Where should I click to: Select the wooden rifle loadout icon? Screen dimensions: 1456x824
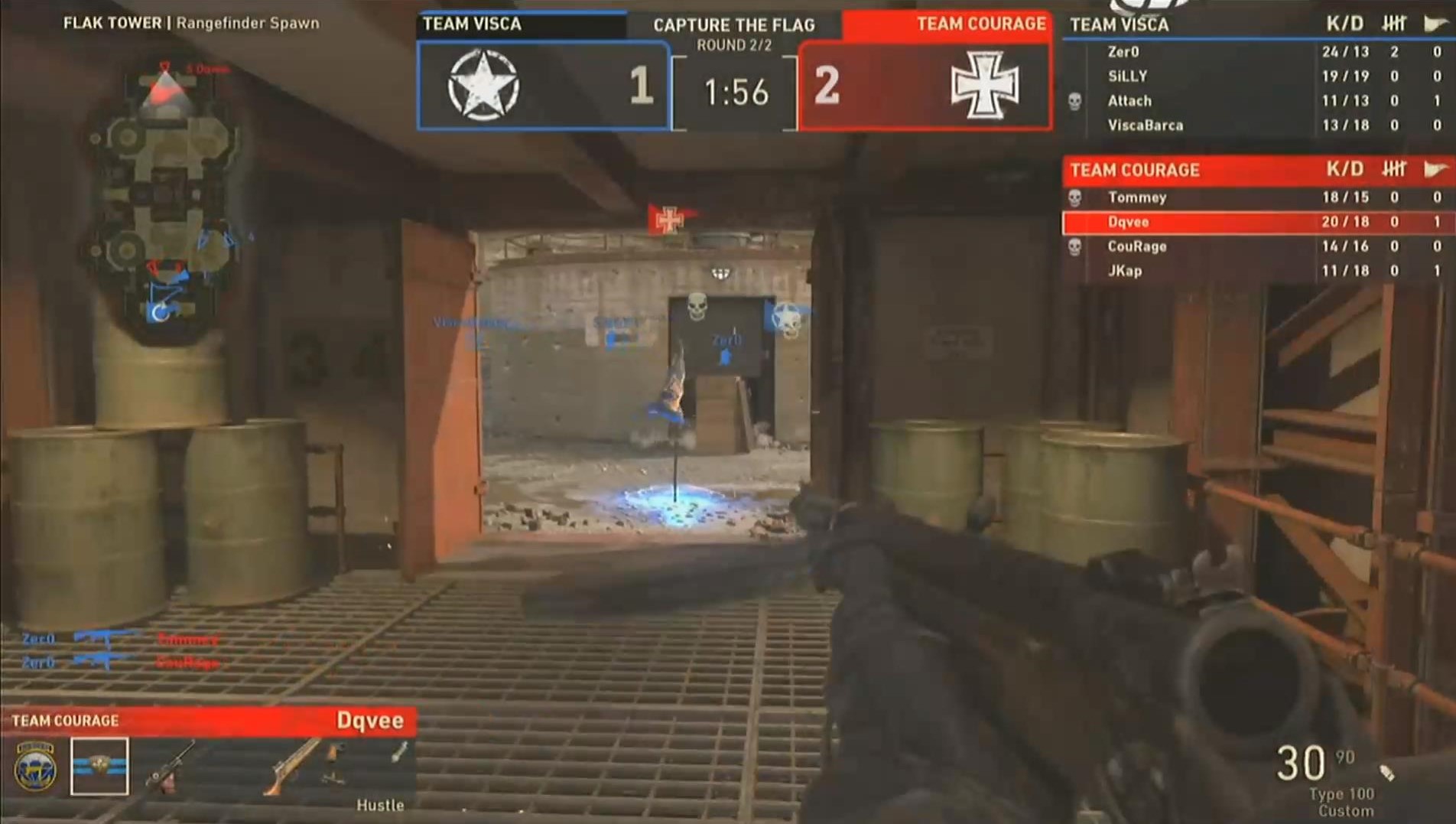(293, 766)
